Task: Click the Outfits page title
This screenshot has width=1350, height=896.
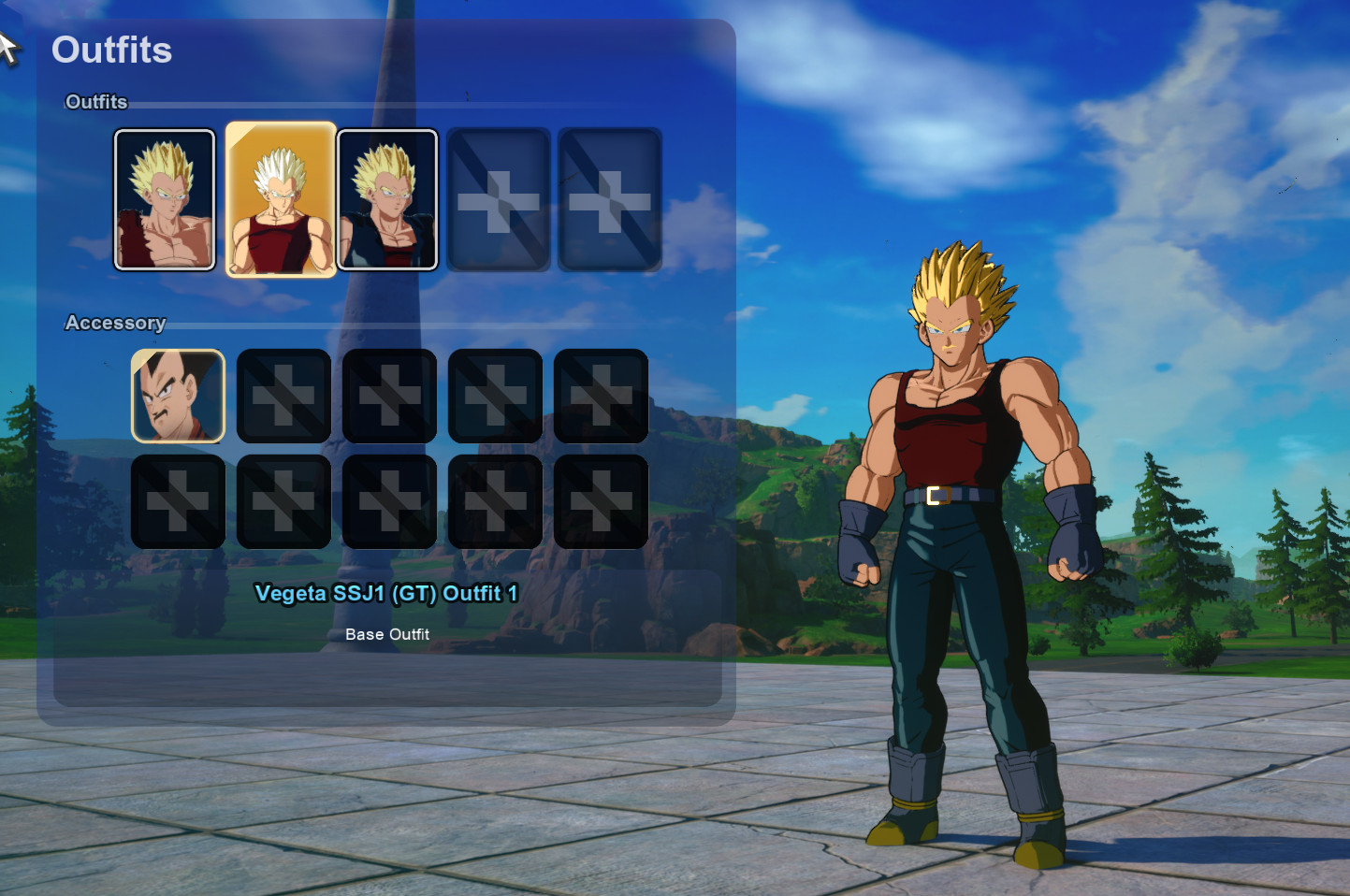Action: (111, 51)
